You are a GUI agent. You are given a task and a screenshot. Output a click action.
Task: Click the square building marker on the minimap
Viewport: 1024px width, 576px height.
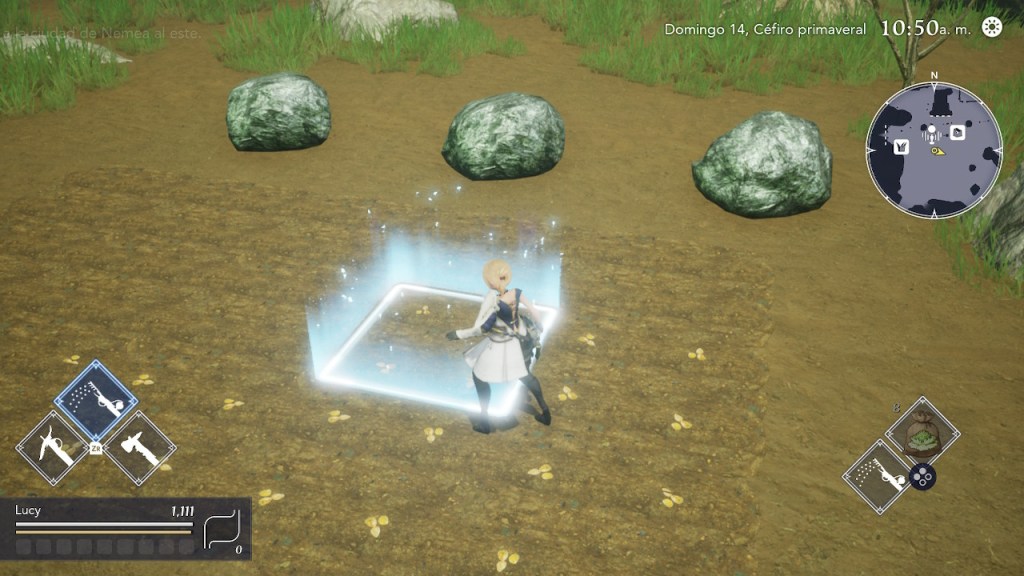(x=957, y=132)
